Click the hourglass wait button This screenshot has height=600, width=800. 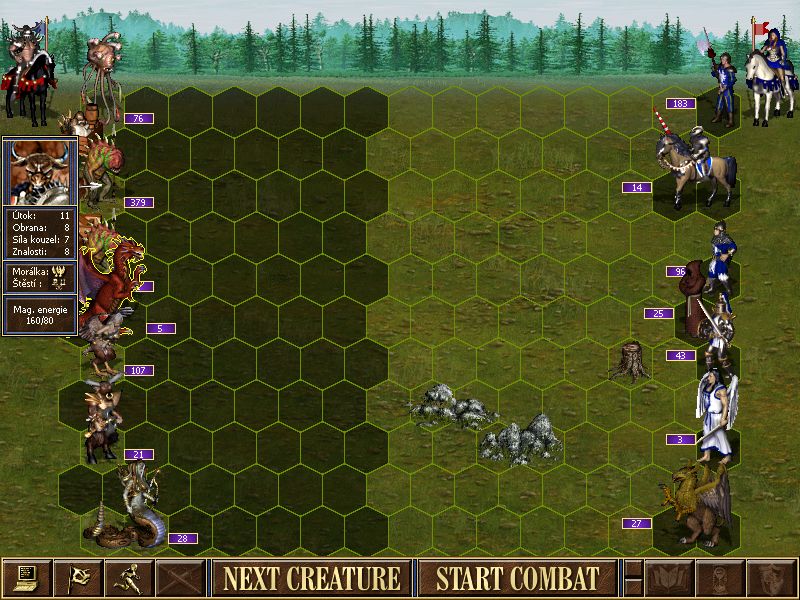pyautogui.click(x=720, y=578)
